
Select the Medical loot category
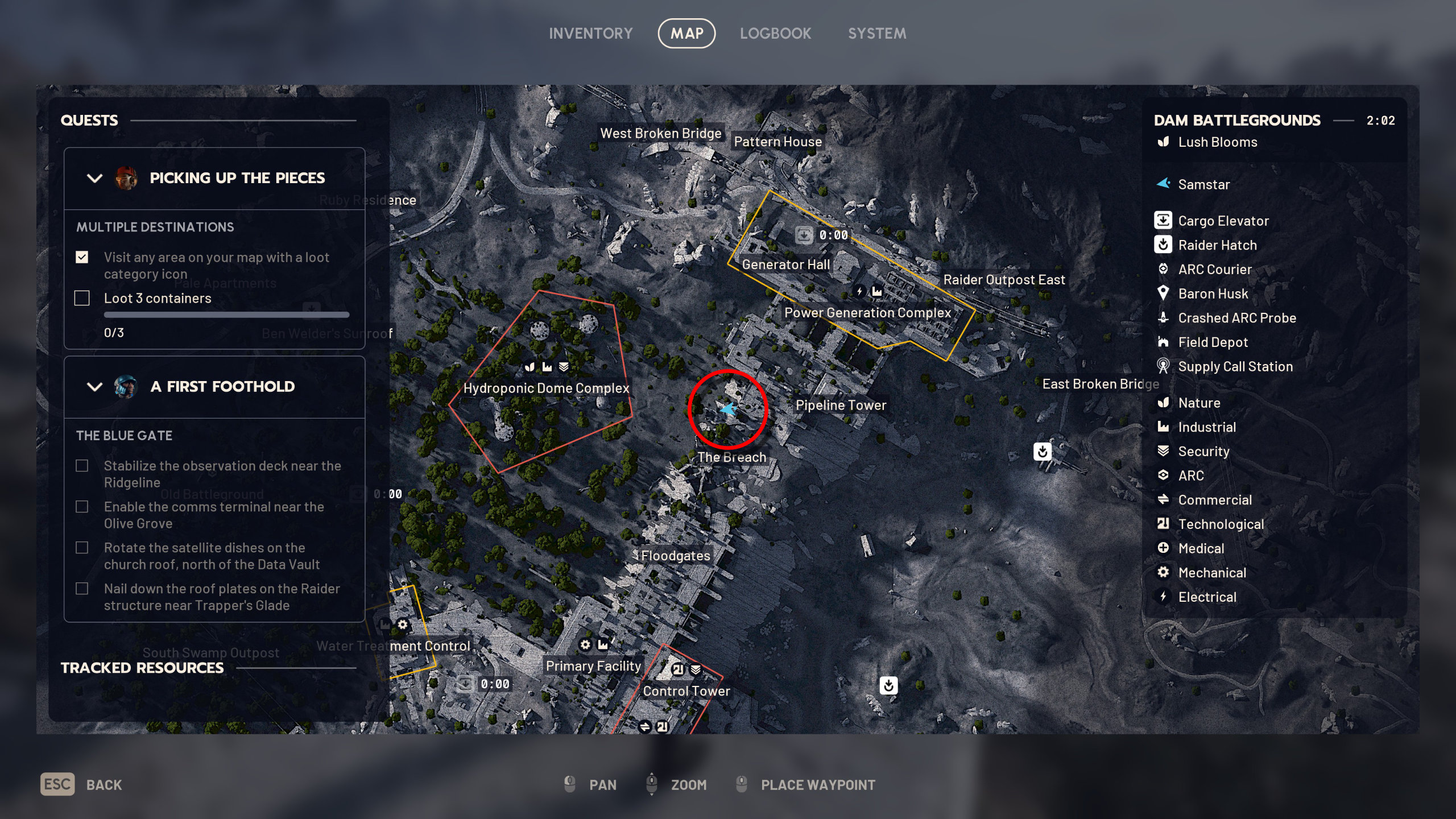1201,549
